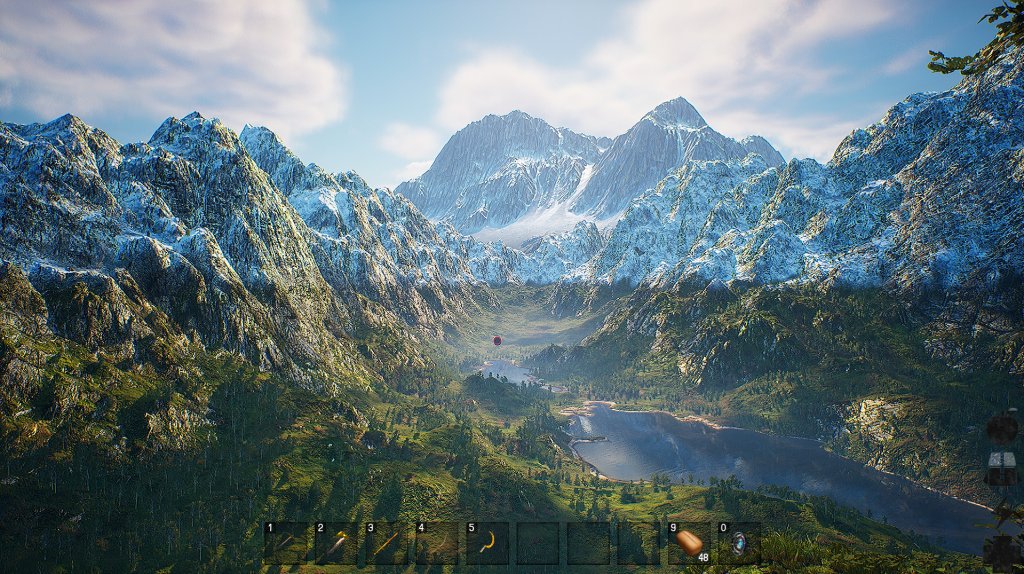
Task: Select hotbar slot 1 dark tool
Action: point(285,543)
